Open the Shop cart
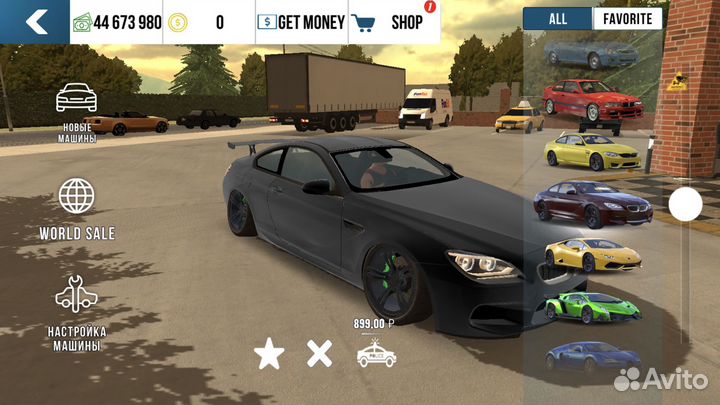 click(391, 21)
